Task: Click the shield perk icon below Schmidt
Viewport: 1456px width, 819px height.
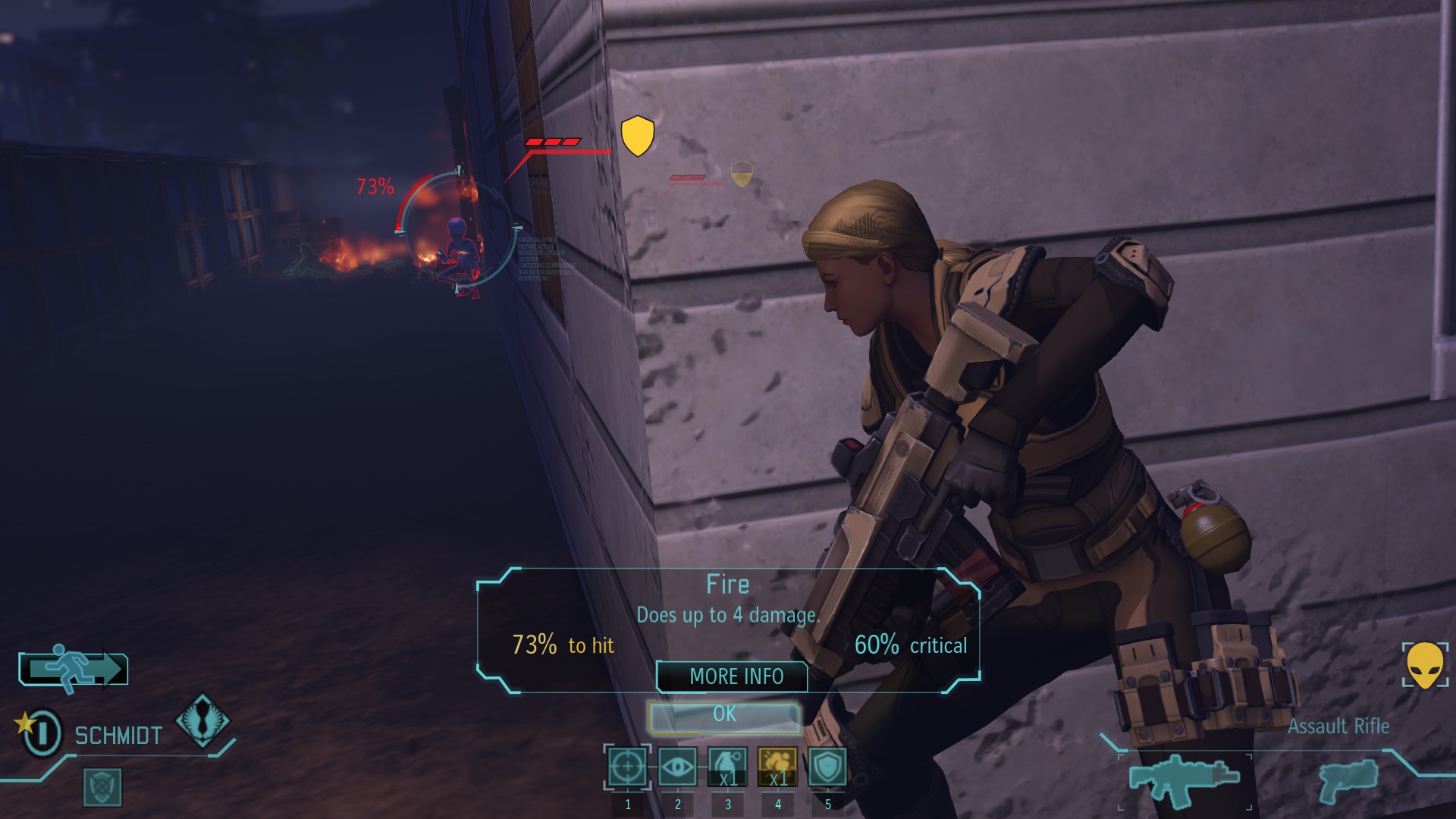Action: (102, 786)
